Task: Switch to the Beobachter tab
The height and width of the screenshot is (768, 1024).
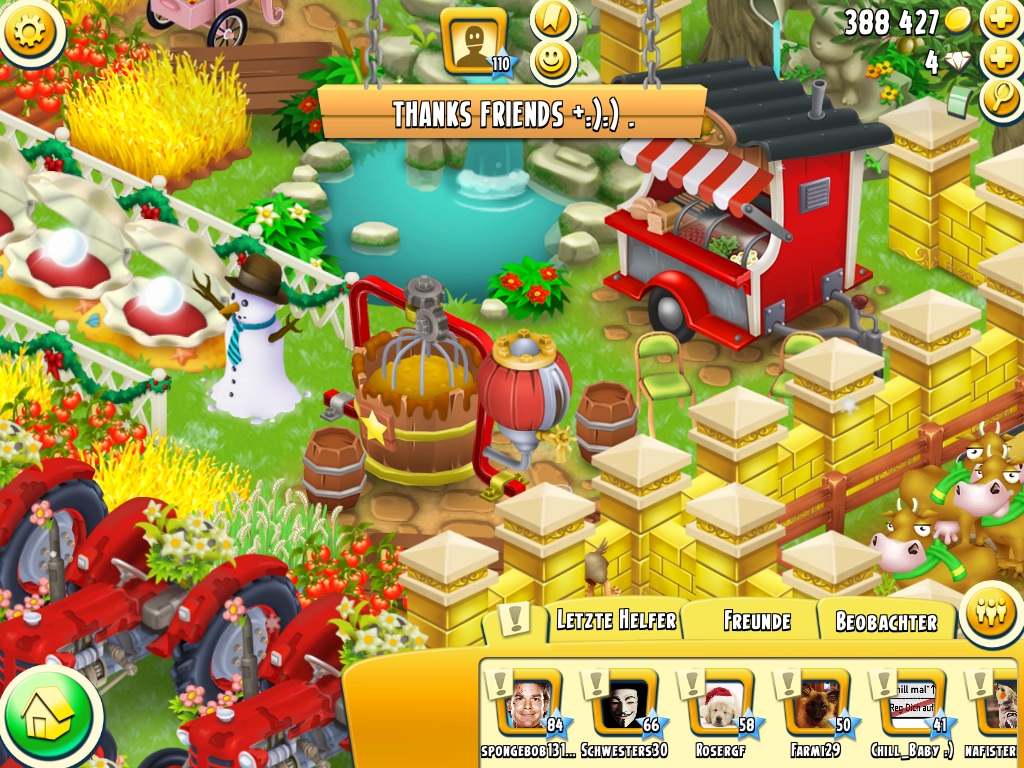Action: point(886,622)
